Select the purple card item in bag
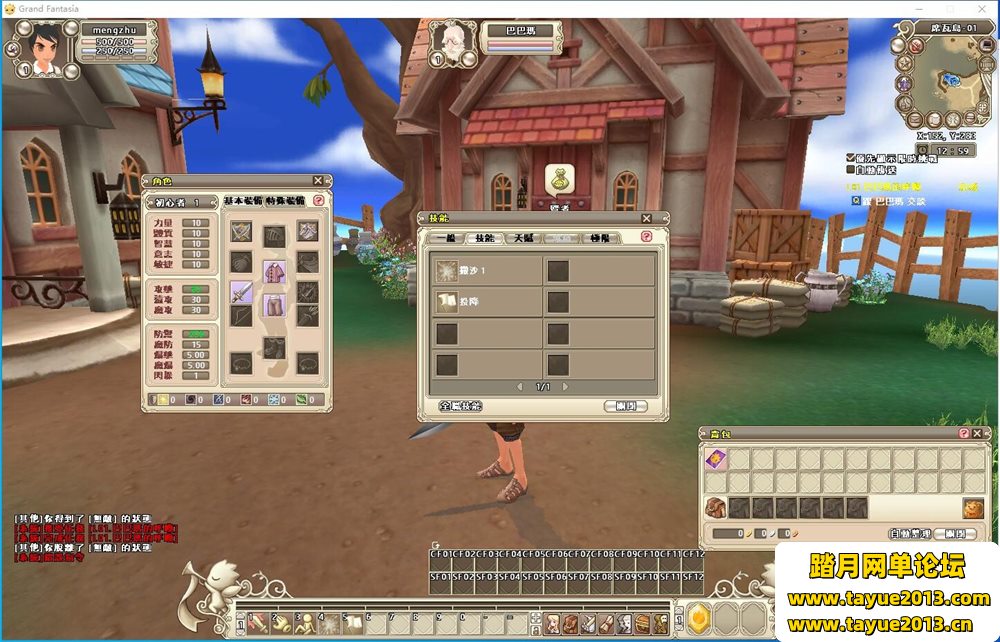The width and height of the screenshot is (1000, 642). (x=715, y=459)
